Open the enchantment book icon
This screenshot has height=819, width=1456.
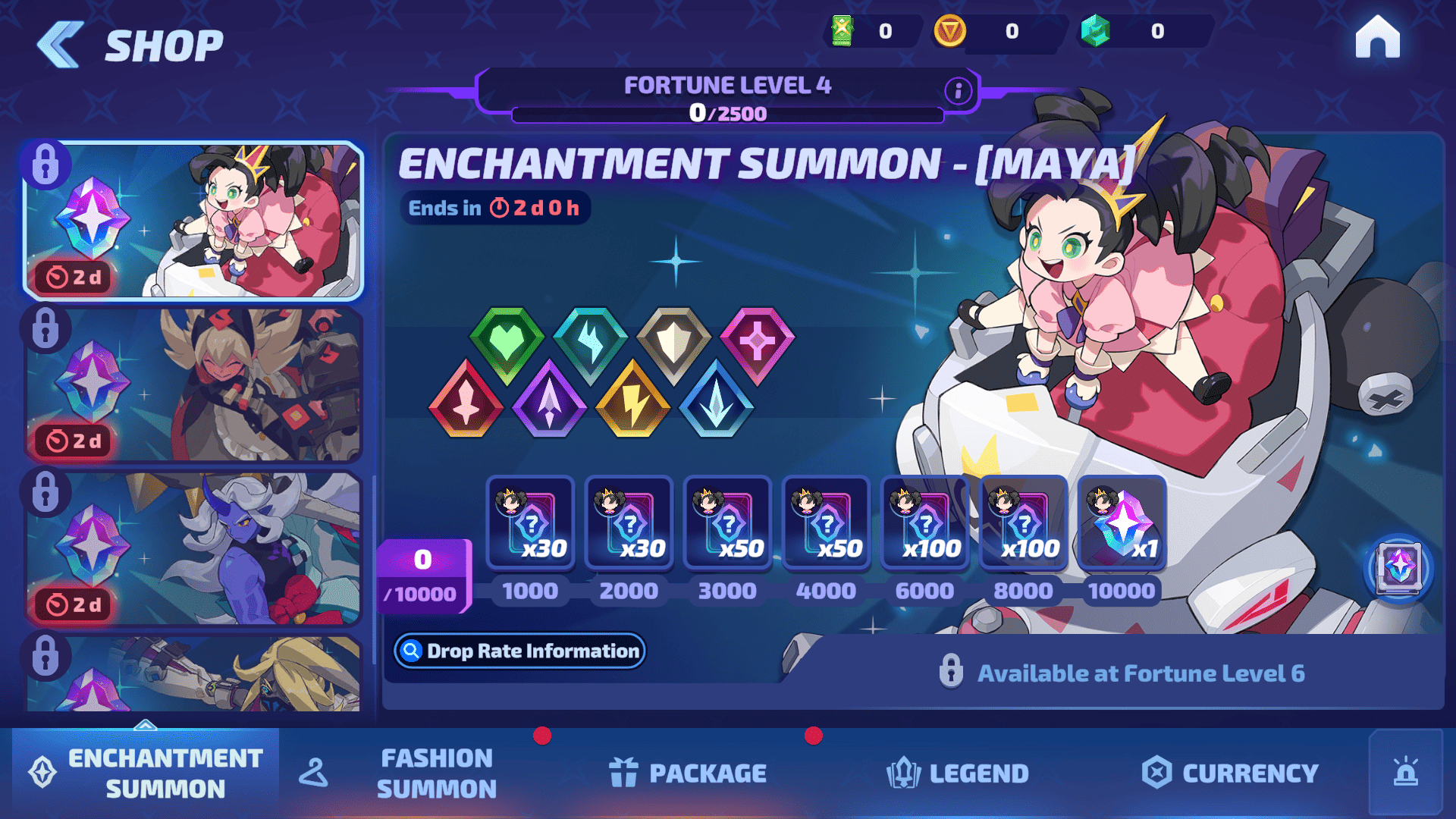[x=1399, y=567]
